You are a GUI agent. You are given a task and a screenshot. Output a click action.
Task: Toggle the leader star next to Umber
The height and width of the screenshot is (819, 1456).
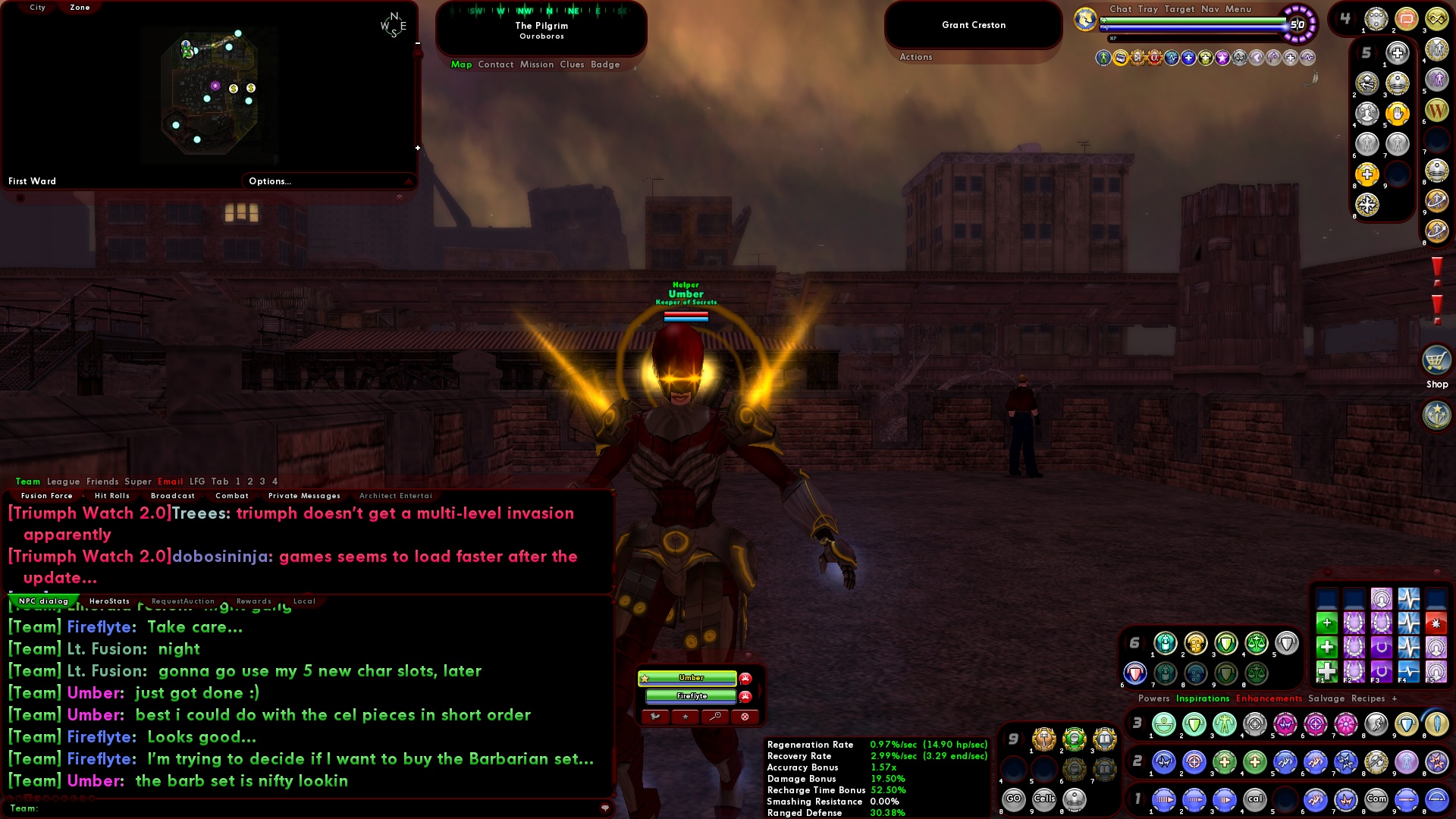[x=645, y=679]
